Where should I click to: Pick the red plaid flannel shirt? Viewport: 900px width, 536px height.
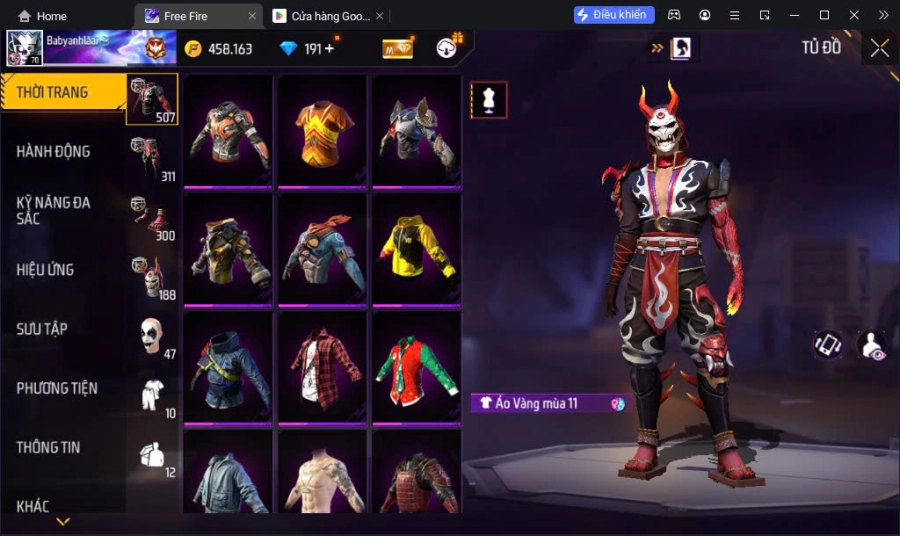pos(322,367)
